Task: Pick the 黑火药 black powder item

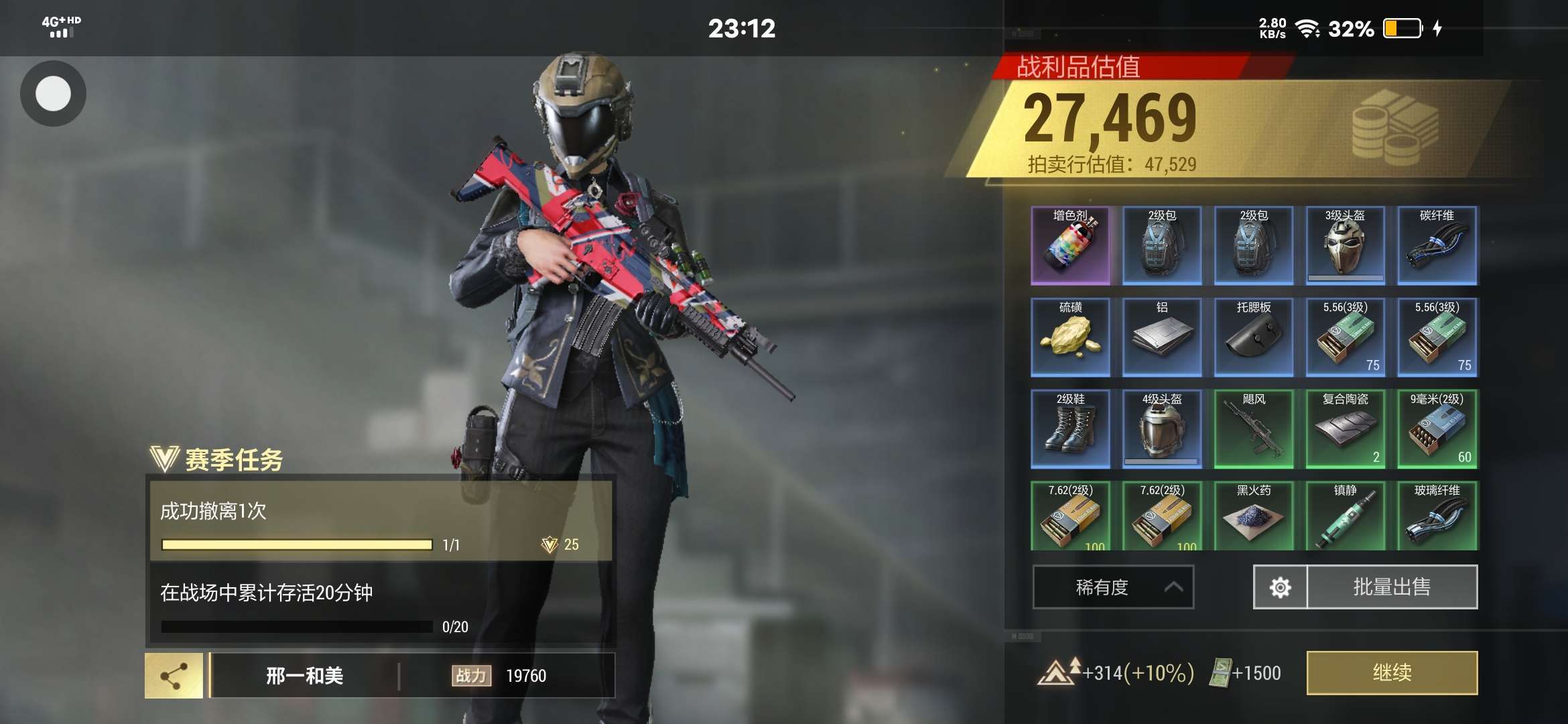Action: [1254, 516]
